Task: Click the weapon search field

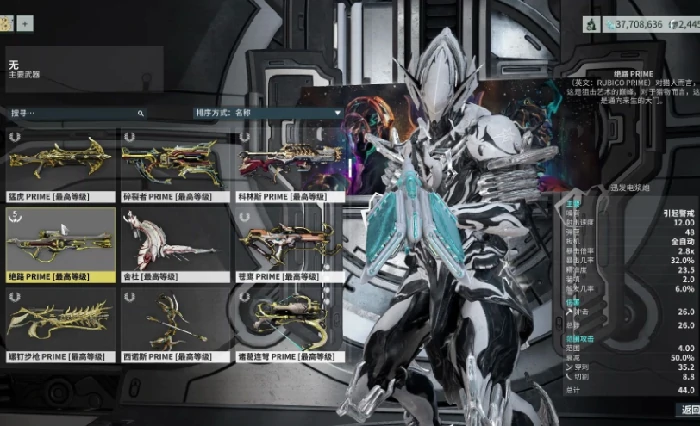Action: click(75, 114)
